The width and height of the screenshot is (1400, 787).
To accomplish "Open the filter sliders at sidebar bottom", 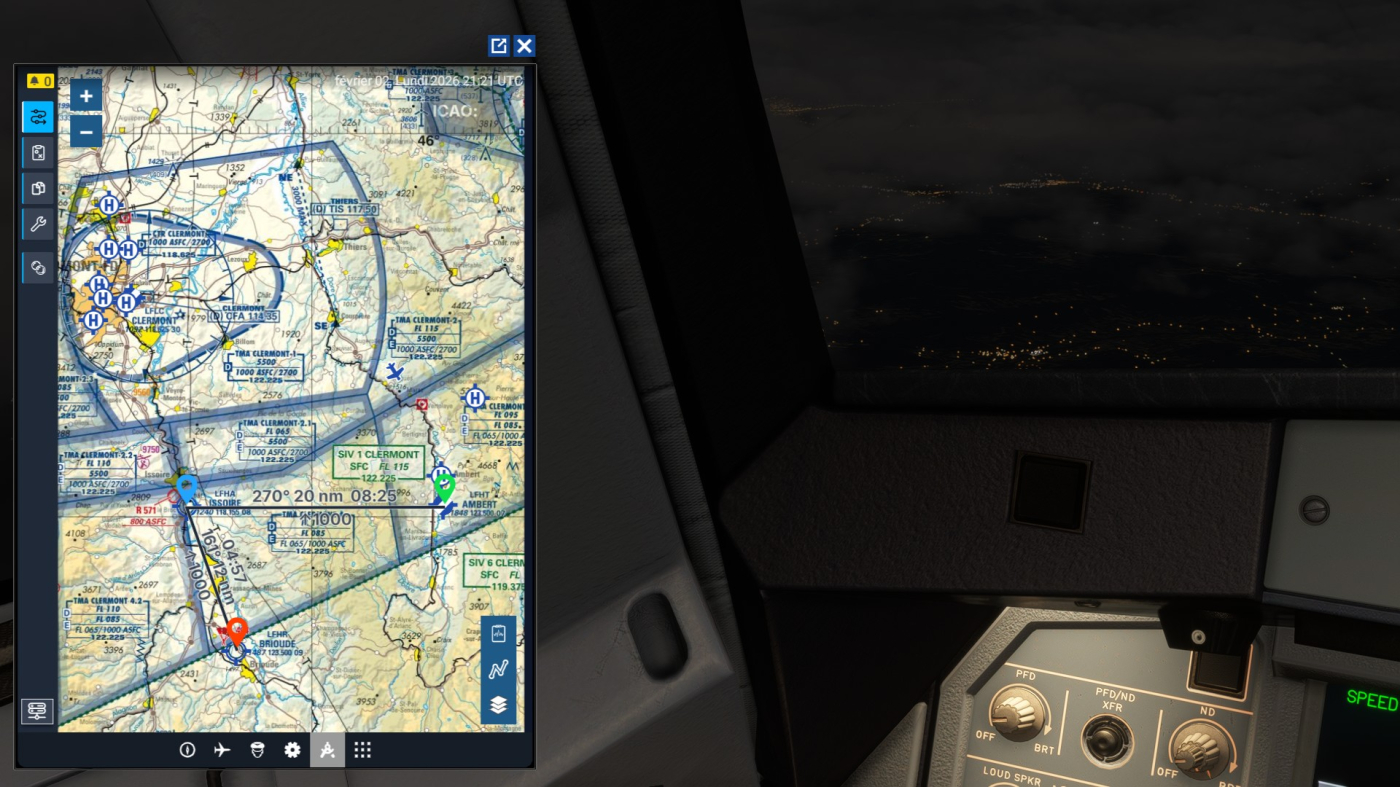I will click(37, 711).
